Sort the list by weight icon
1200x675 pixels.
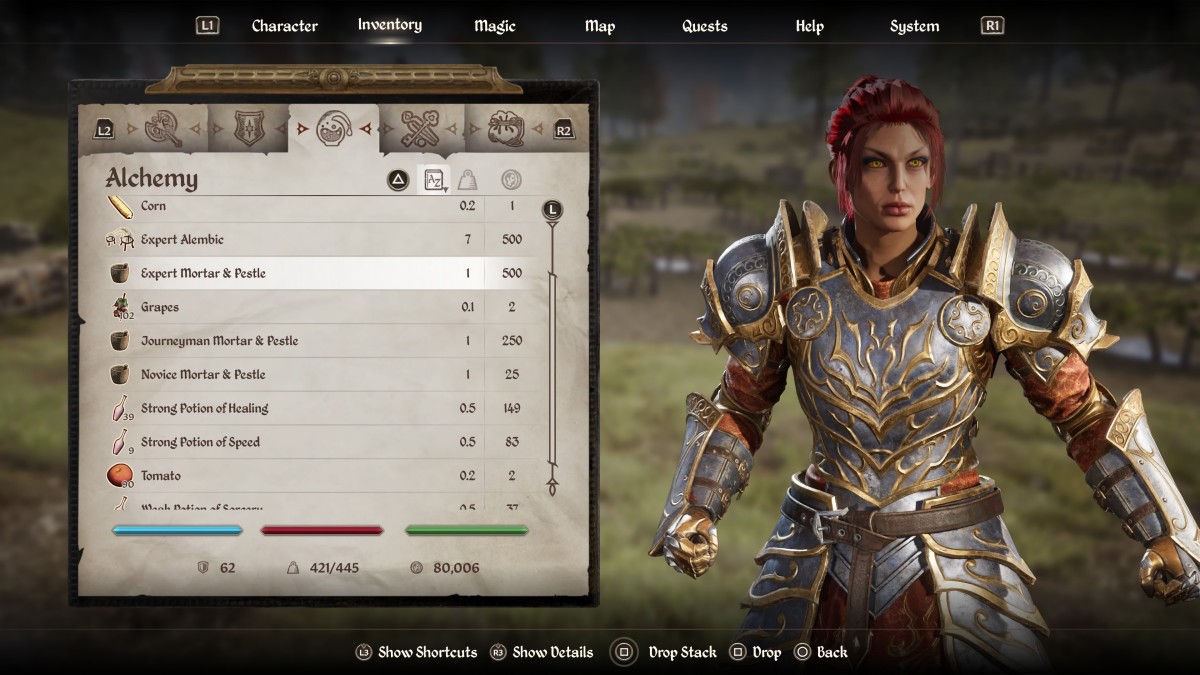467,180
